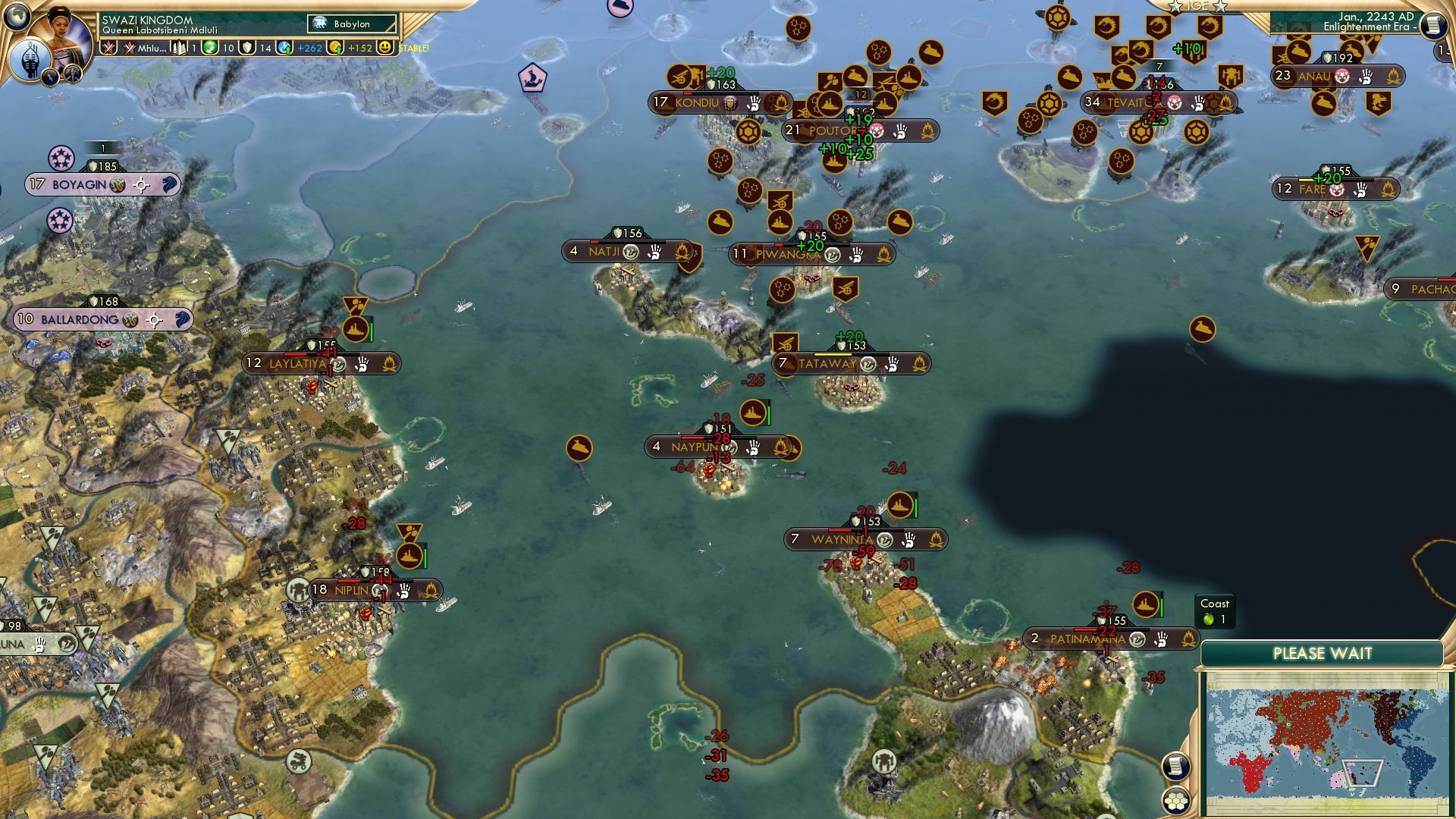Toggle the hexagon grid minimap option button
Screen dimensions: 1456x819
point(1175,800)
